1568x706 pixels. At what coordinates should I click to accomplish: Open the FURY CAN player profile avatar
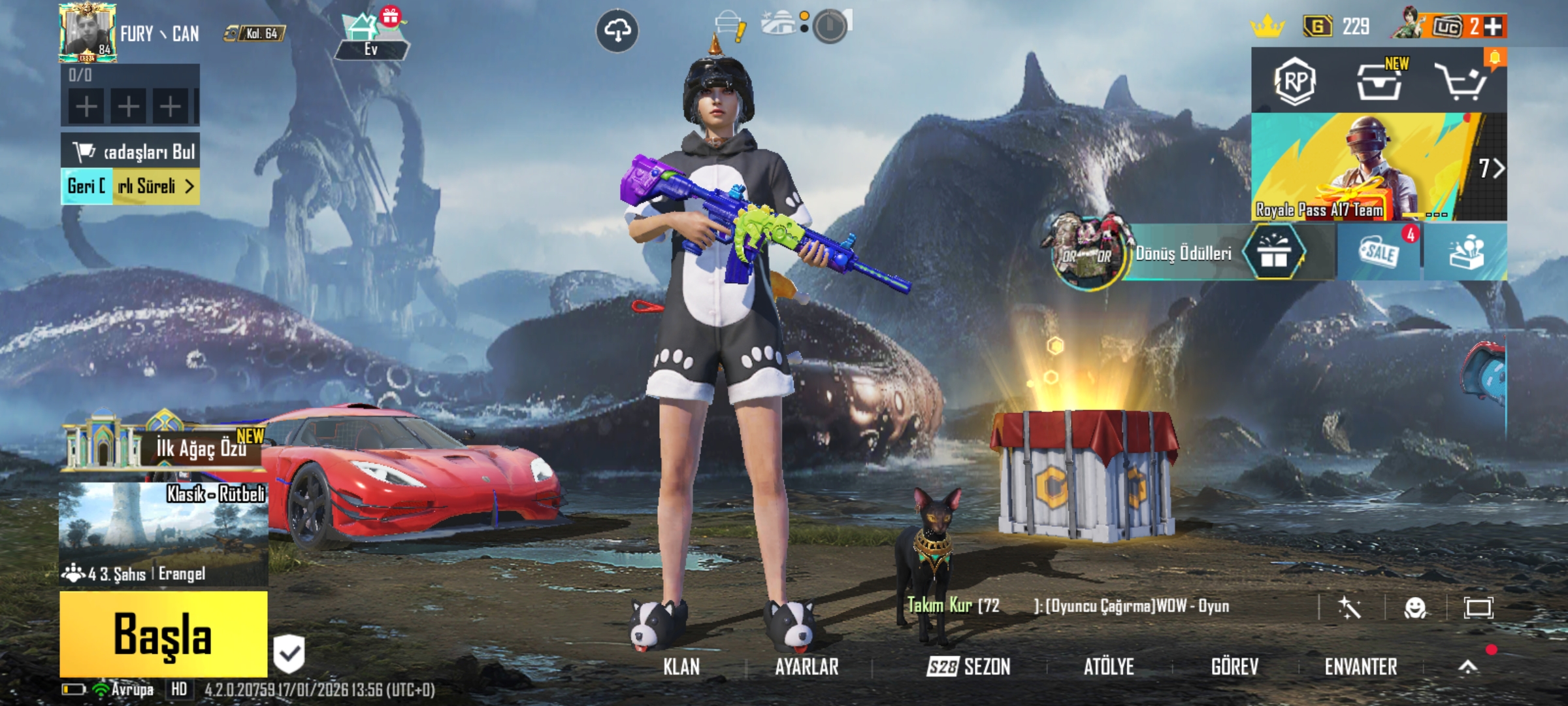pos(87,33)
